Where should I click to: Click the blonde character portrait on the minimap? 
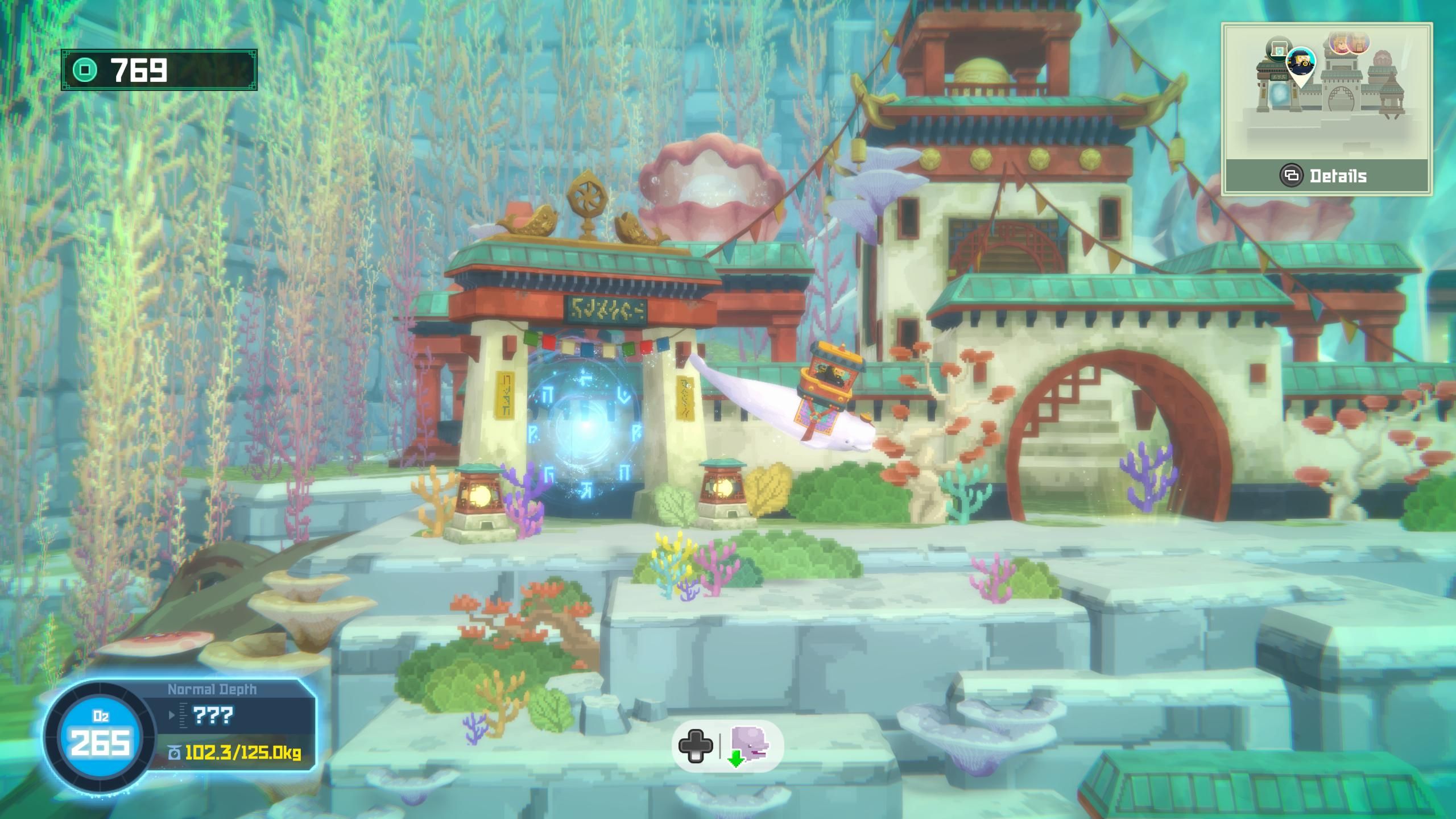[x=1339, y=43]
